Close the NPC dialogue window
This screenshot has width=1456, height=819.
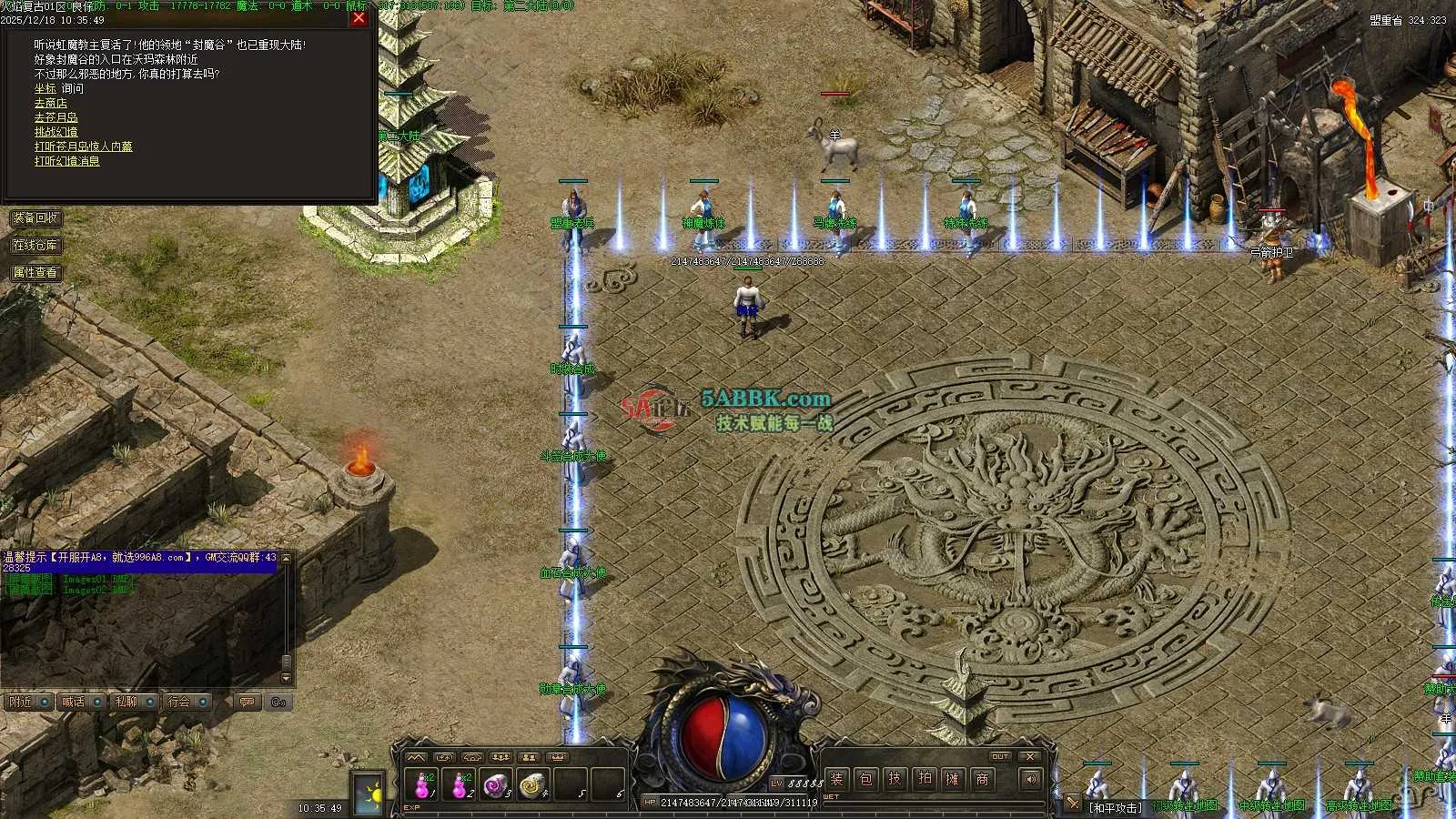click(x=359, y=17)
